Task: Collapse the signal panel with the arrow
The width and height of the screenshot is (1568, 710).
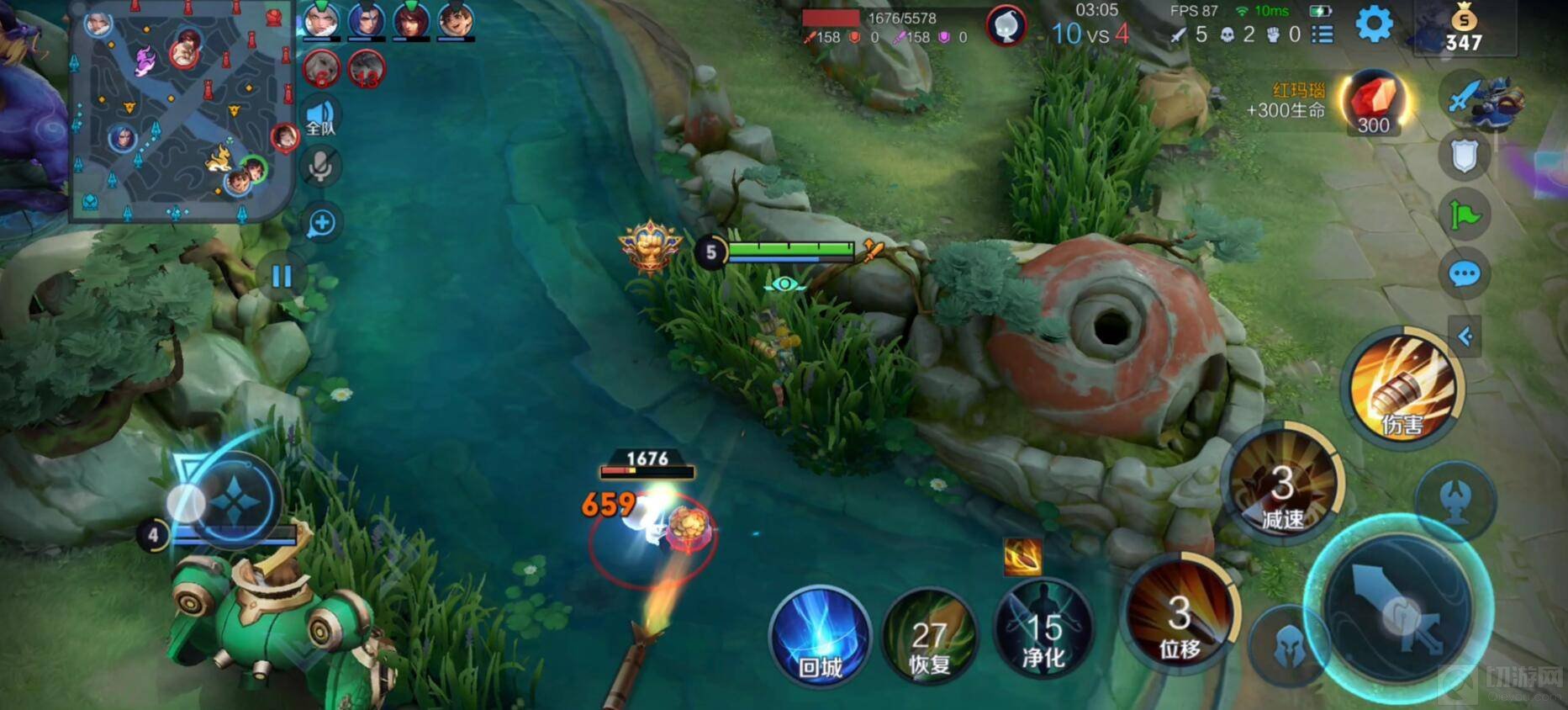Action: click(1465, 336)
